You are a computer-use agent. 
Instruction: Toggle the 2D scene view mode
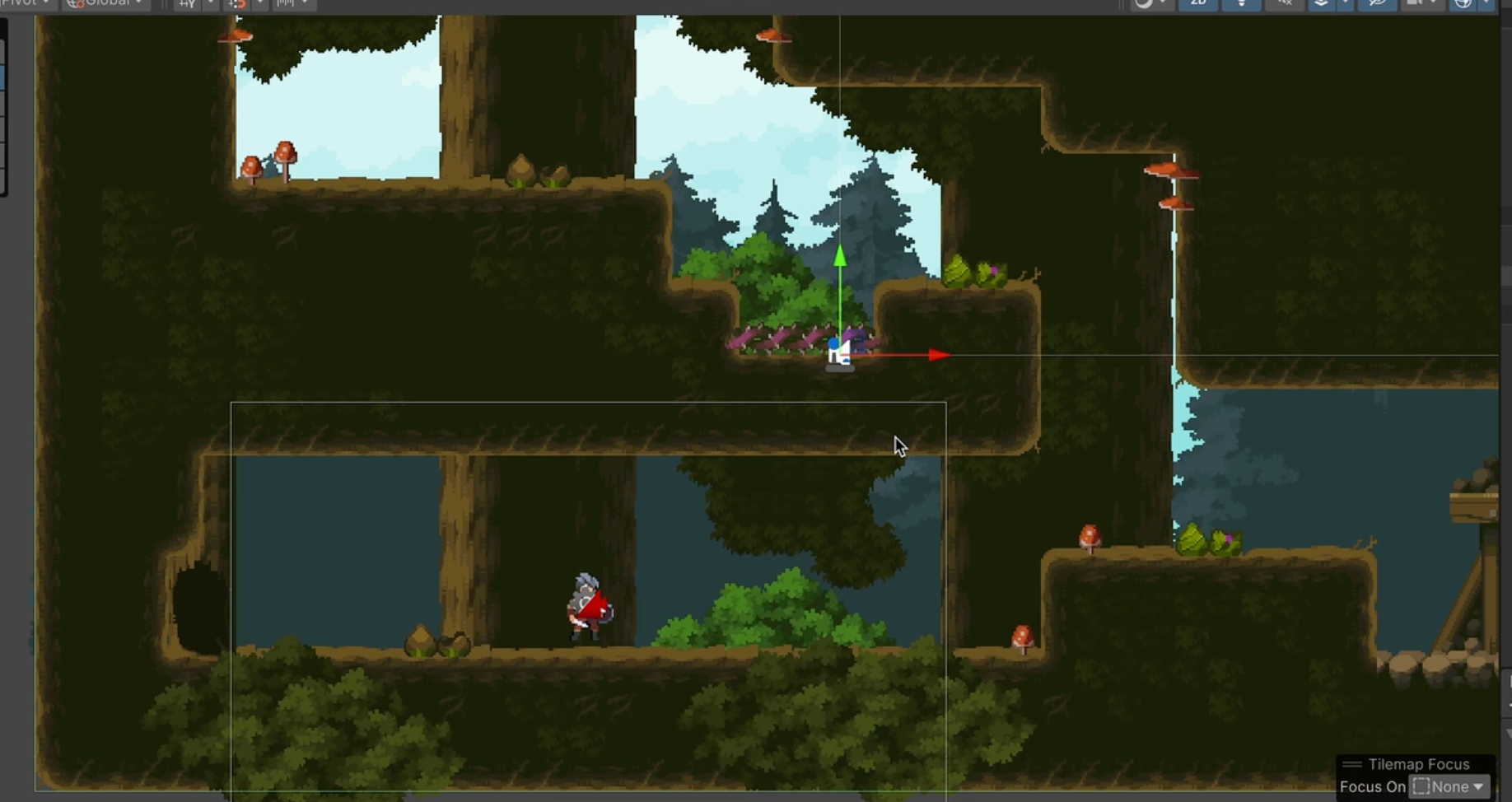1198,4
